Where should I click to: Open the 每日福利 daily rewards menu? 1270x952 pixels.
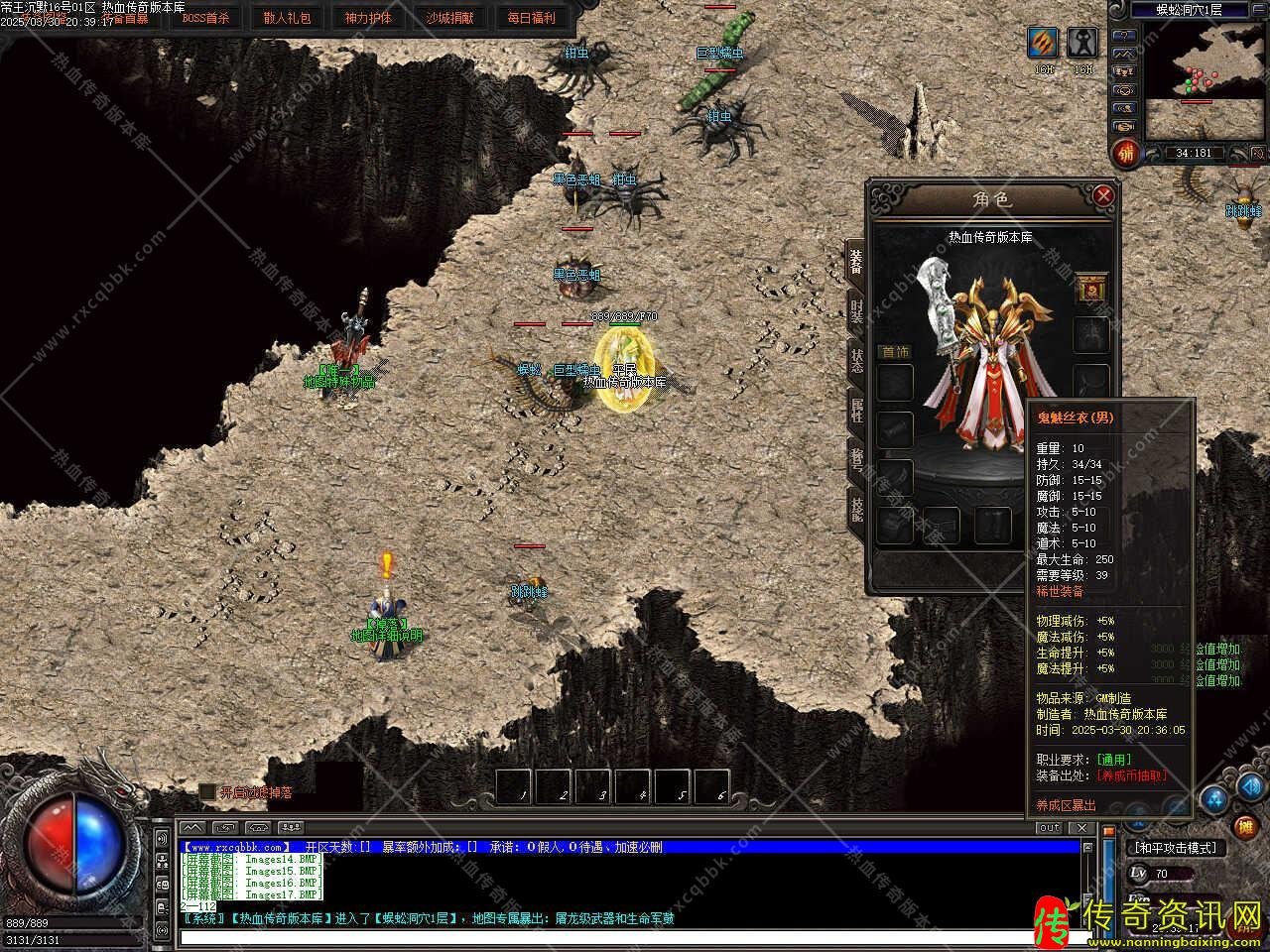click(x=531, y=18)
